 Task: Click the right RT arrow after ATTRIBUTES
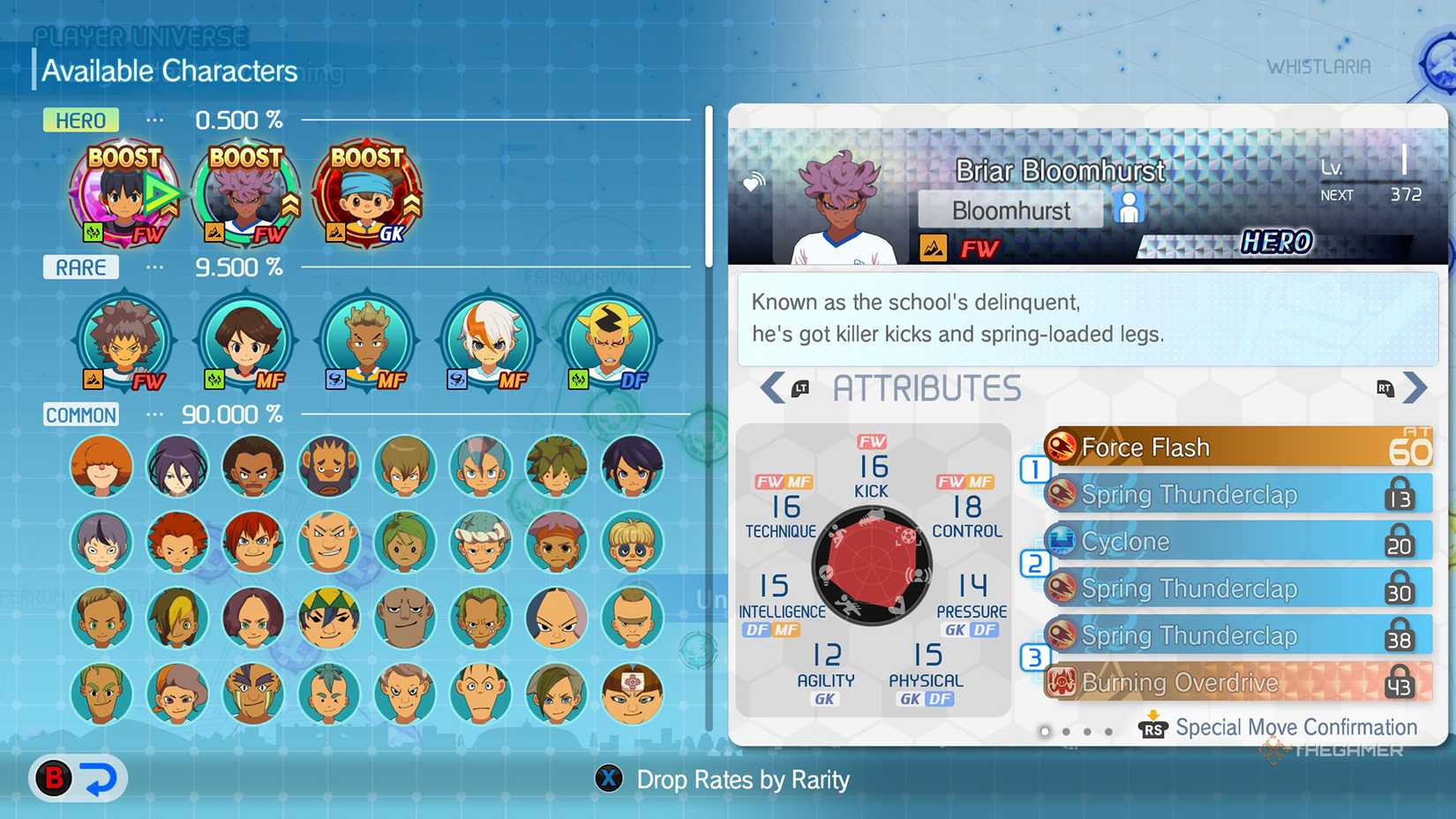click(x=1415, y=387)
